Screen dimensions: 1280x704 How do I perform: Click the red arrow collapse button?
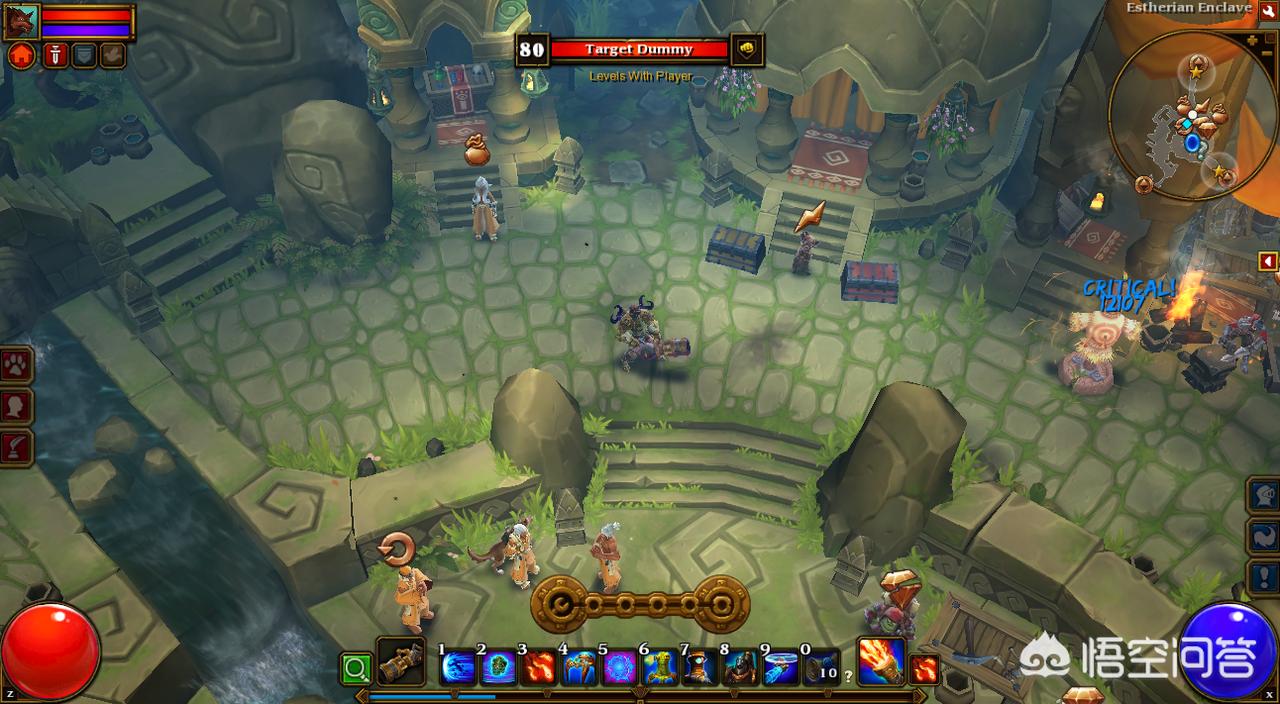(x=1268, y=262)
